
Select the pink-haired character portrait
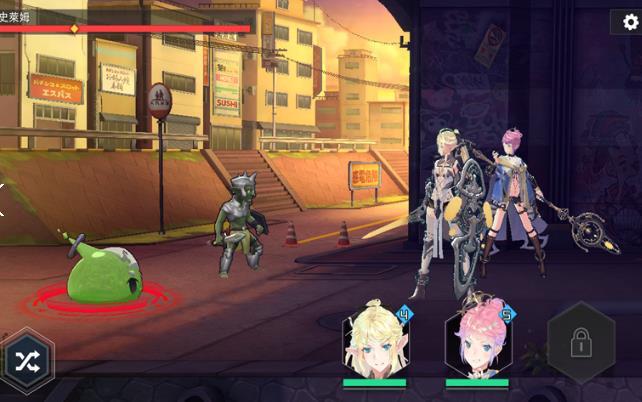(477, 342)
